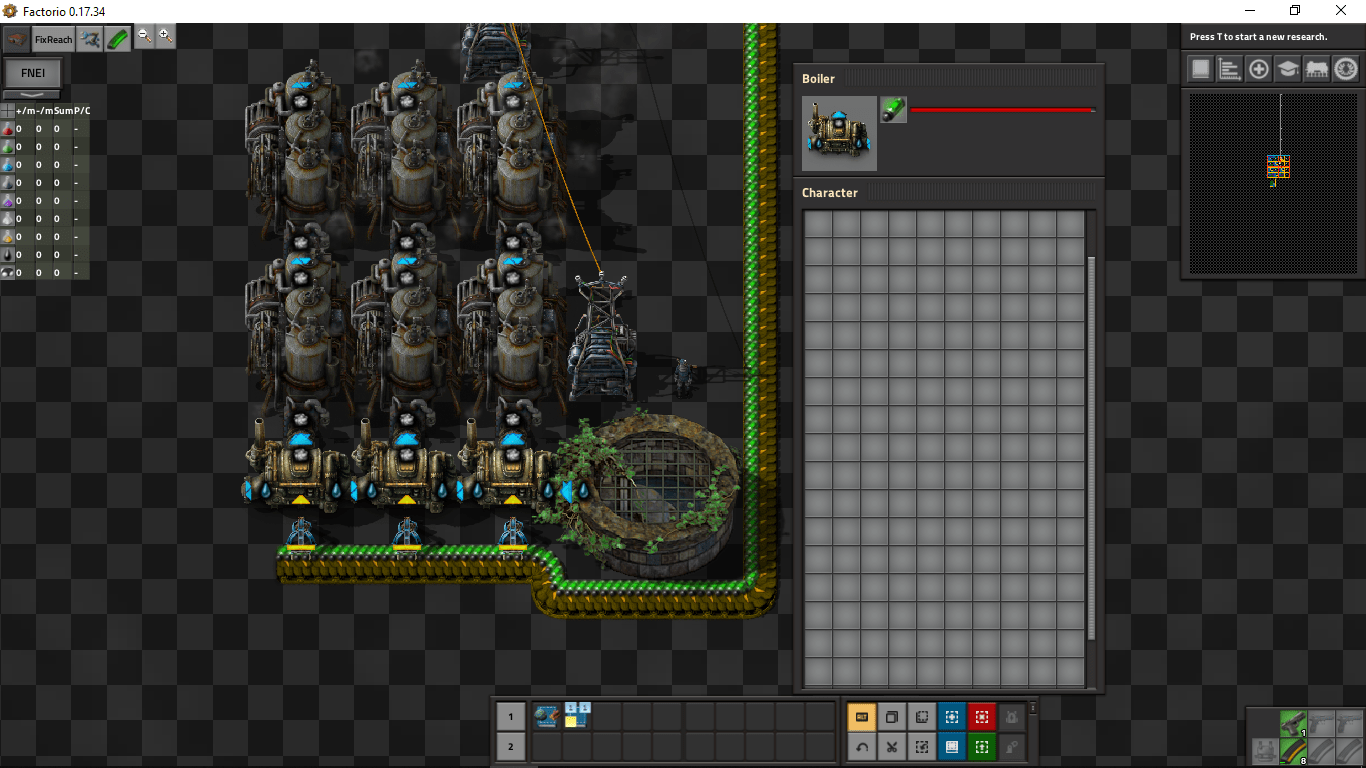1366x768 pixels.
Task: Switch to quickbar row 2
Action: [x=510, y=747]
